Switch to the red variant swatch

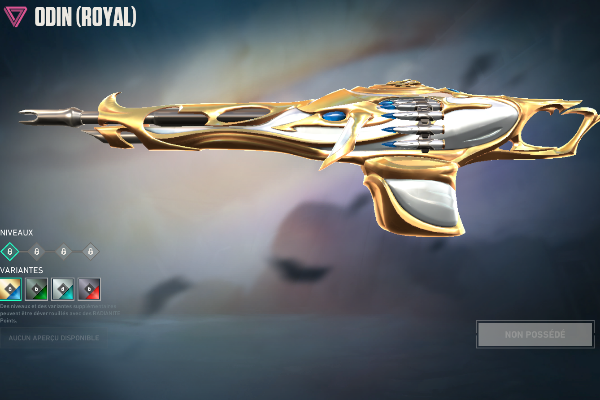point(89,288)
